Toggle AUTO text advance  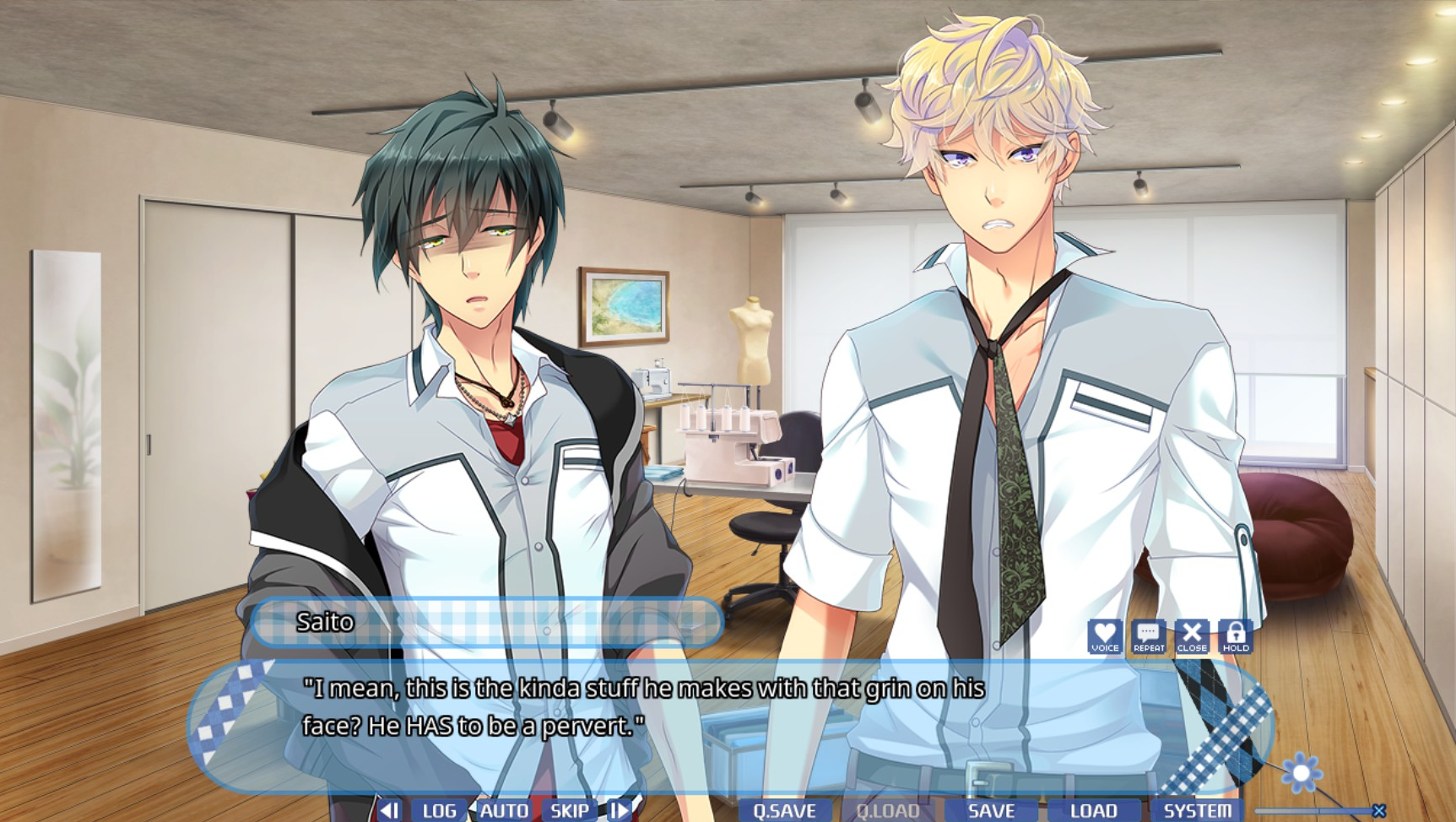click(504, 810)
